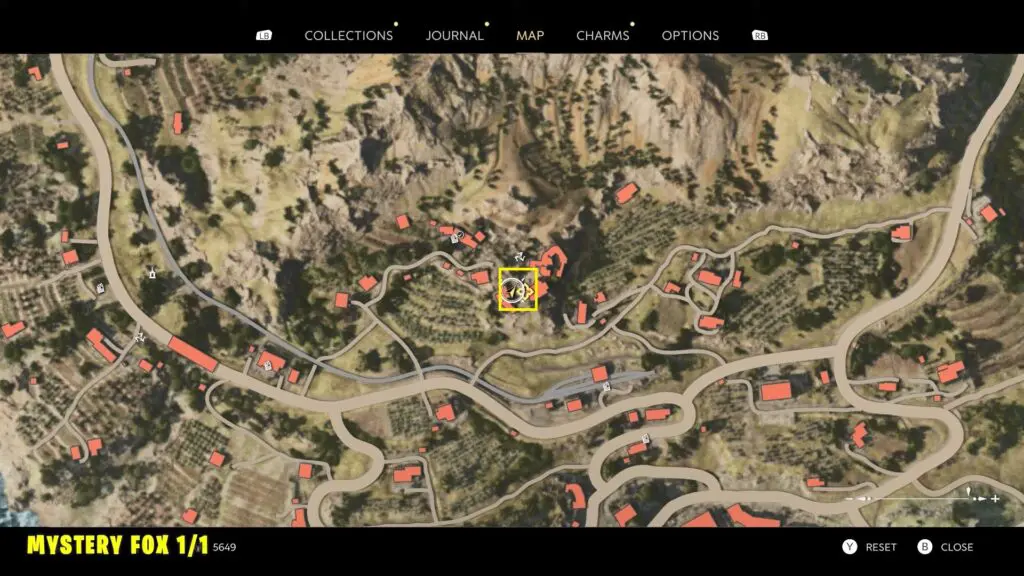
Task: Switch to the Collections tab
Action: coord(348,35)
